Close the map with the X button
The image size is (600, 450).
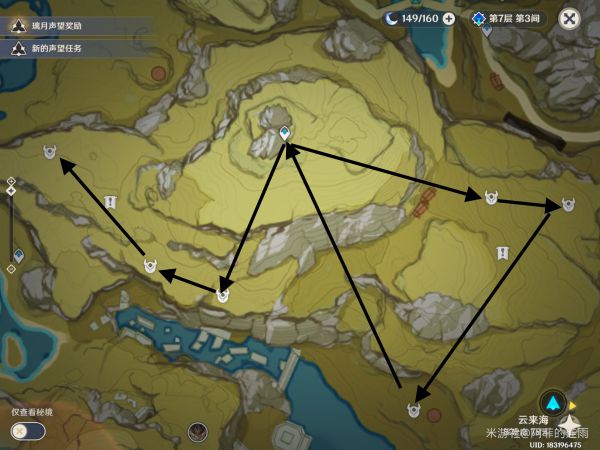click(x=569, y=18)
